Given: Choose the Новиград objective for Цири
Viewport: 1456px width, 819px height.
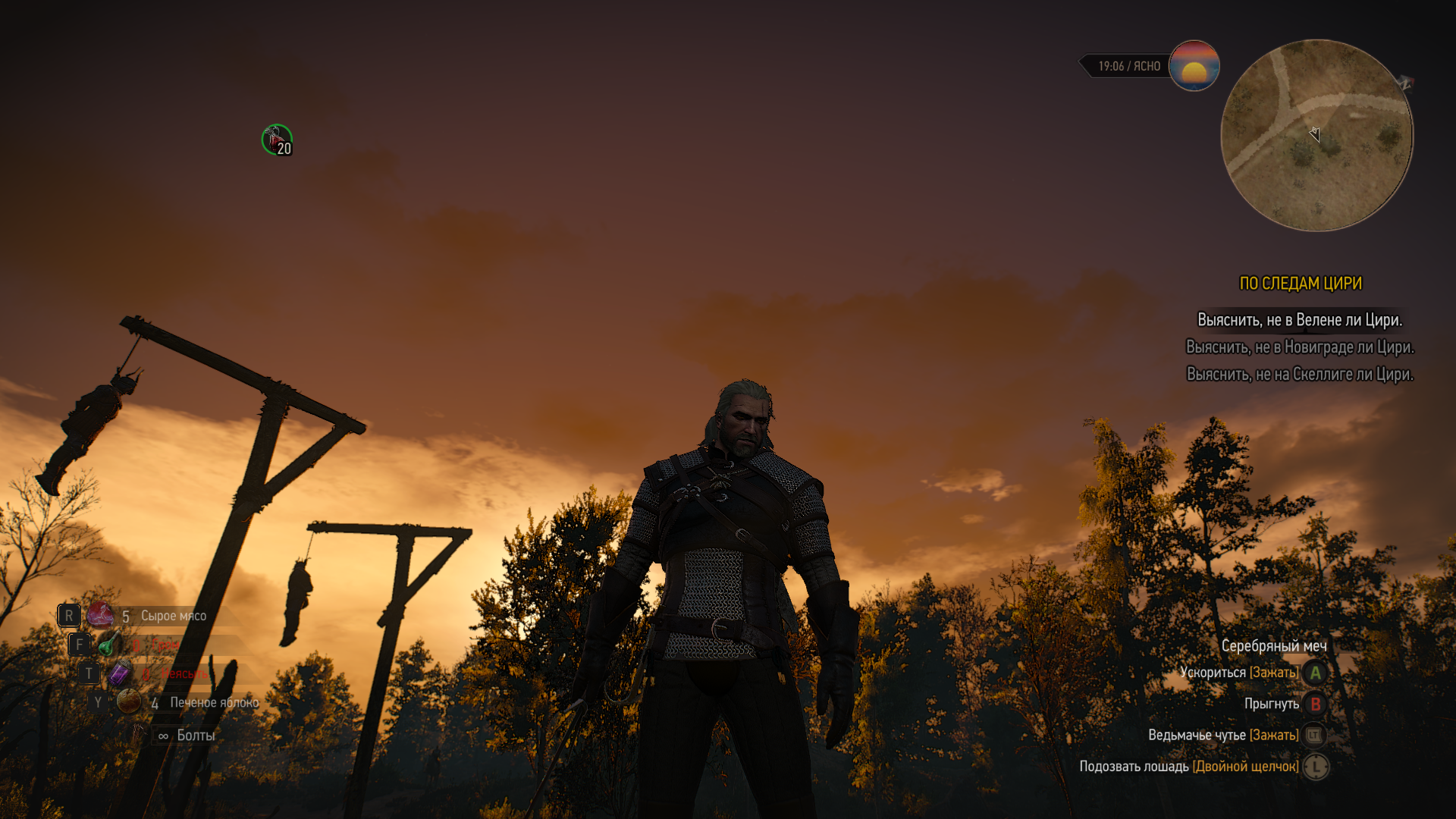Looking at the screenshot, I should [1300, 347].
